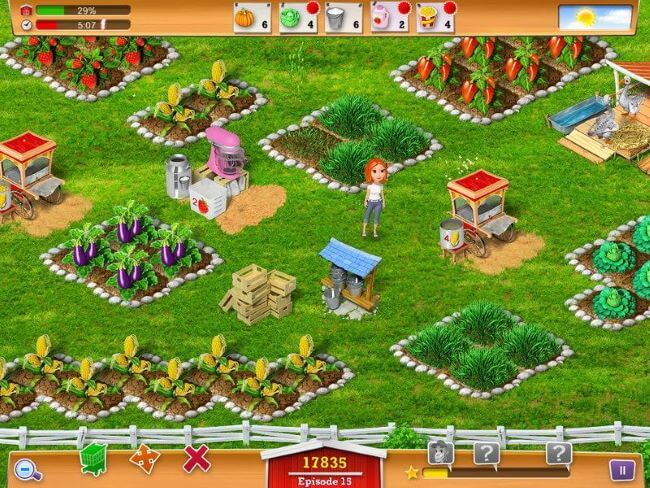The width and height of the screenshot is (650, 488).
Task: Open the sunny weather forecast panel
Action: click(595, 17)
